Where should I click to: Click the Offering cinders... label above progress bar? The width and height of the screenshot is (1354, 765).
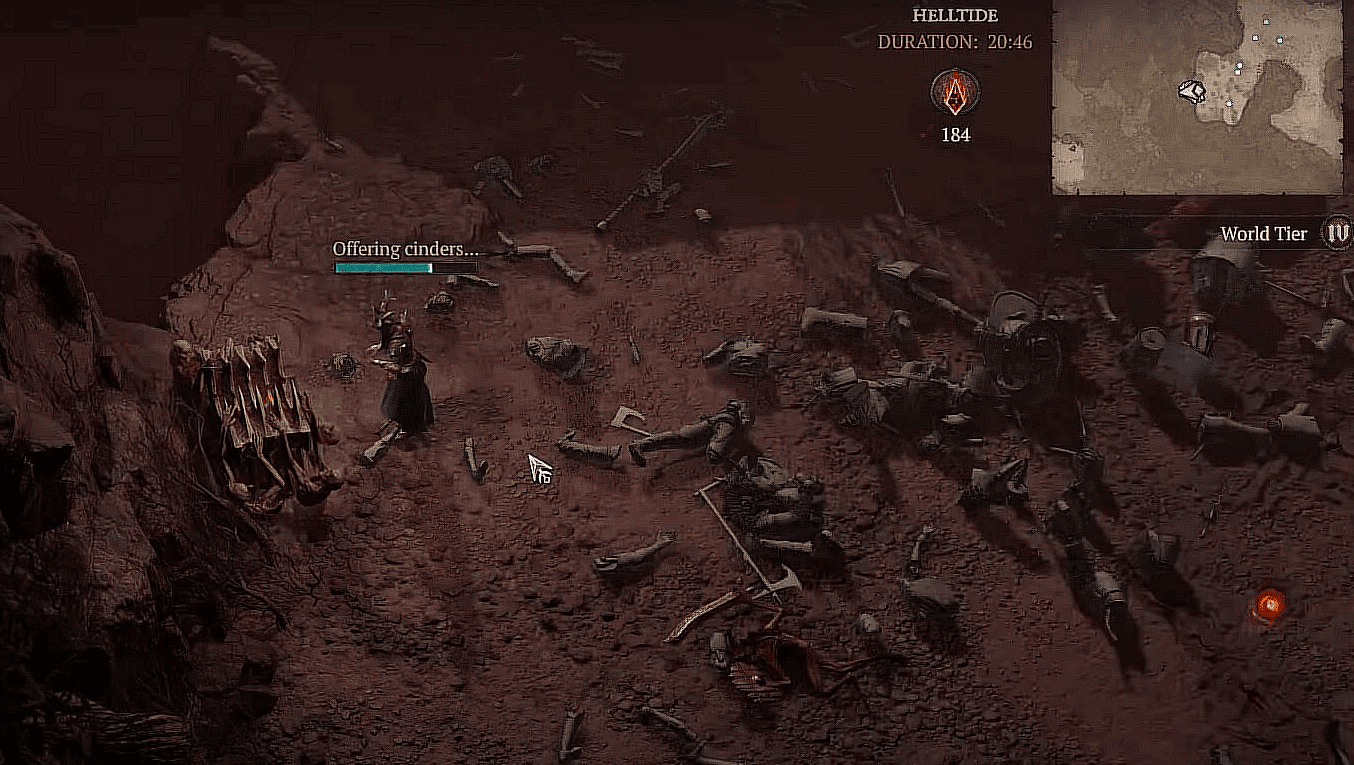coord(404,251)
